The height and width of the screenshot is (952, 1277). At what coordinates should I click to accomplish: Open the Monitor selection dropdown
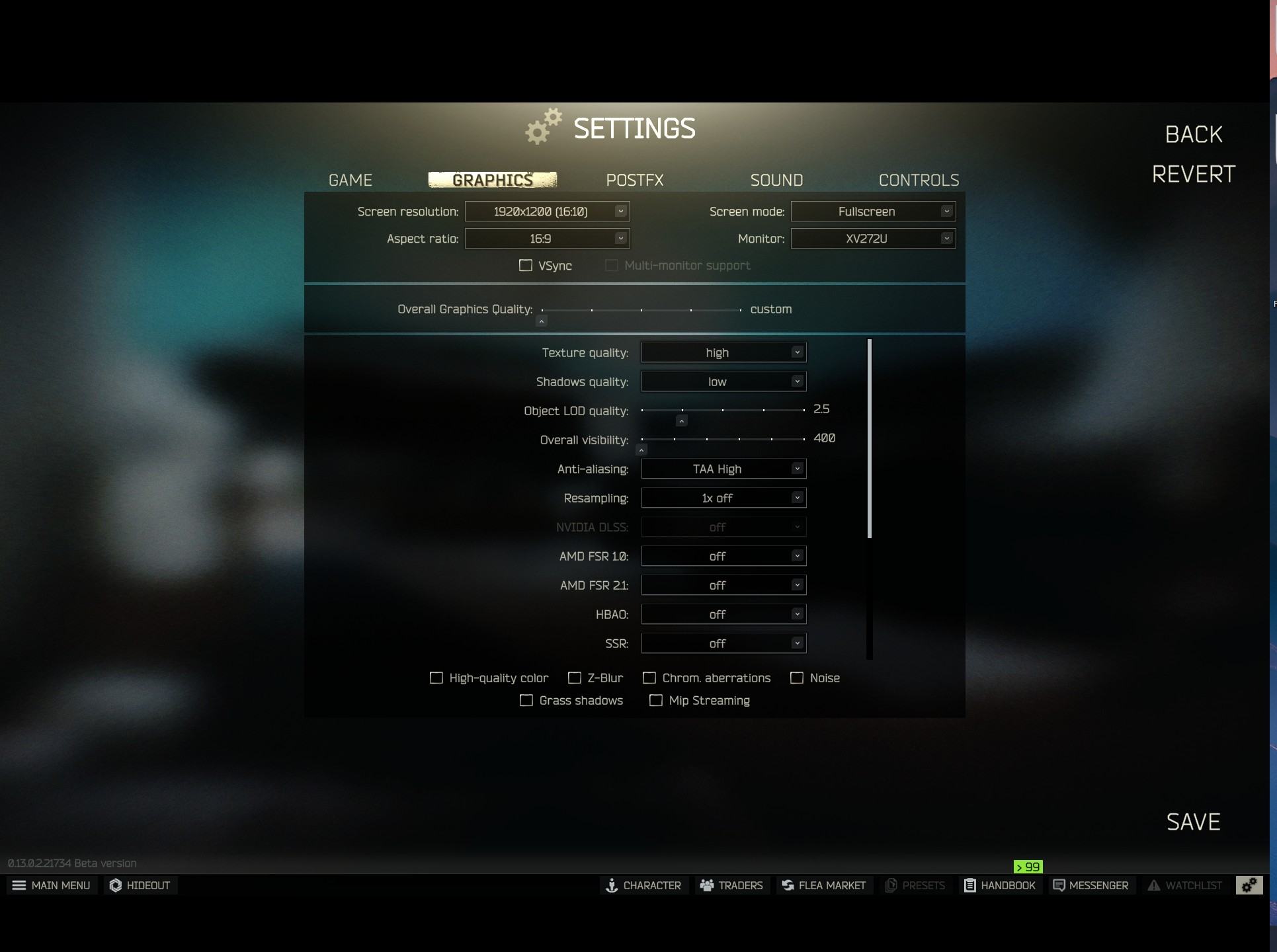[x=873, y=239]
